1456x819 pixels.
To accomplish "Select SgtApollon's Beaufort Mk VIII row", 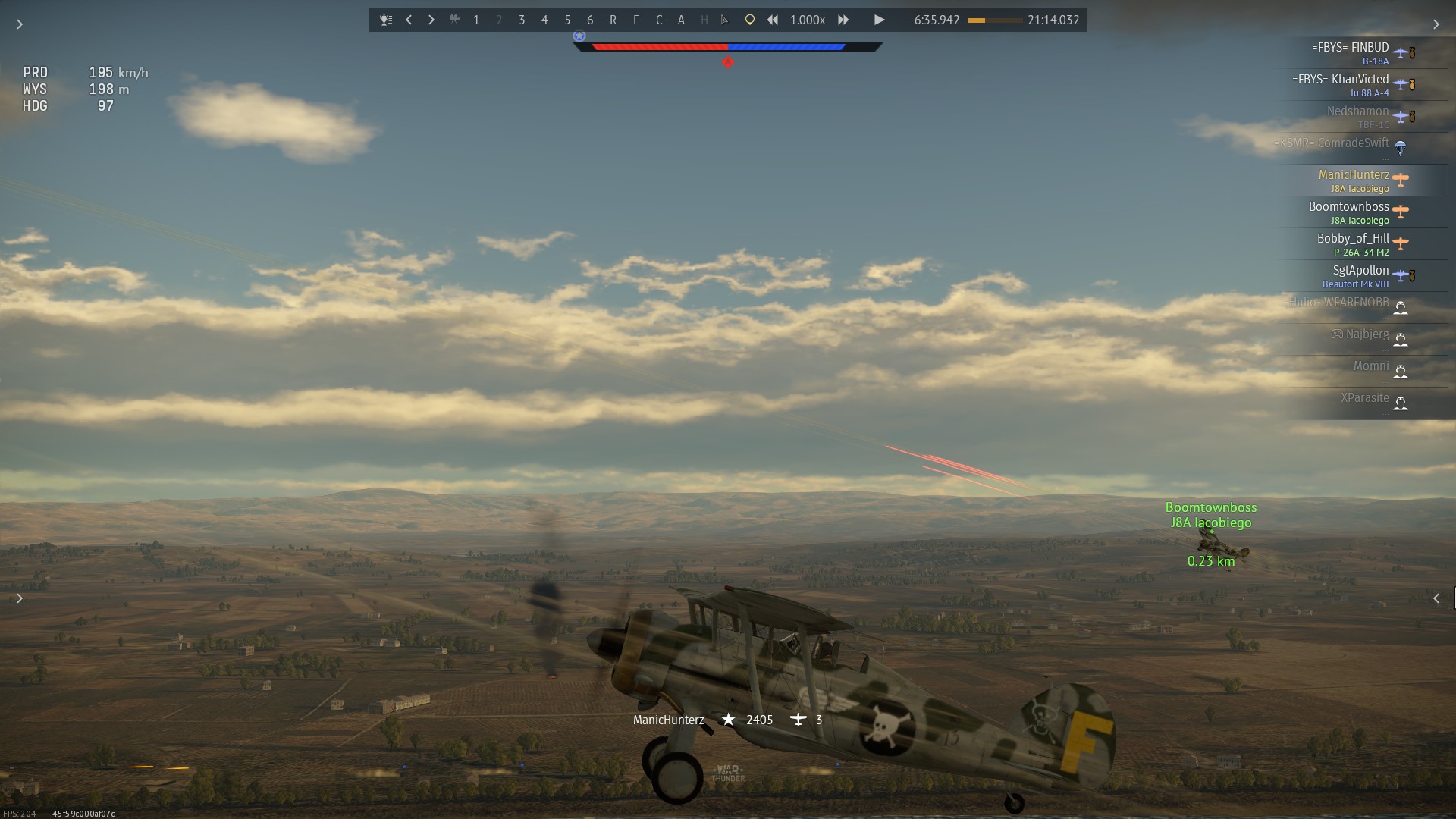I will pos(1356,276).
